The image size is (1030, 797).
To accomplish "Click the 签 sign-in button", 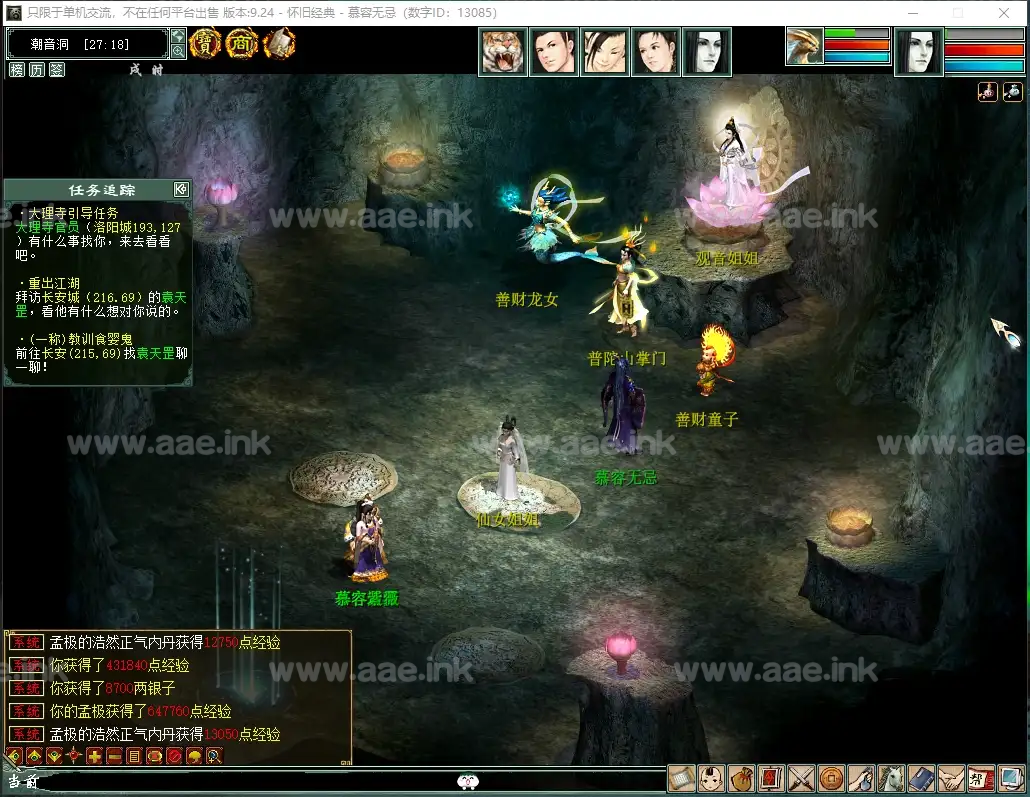I will 57,69.
